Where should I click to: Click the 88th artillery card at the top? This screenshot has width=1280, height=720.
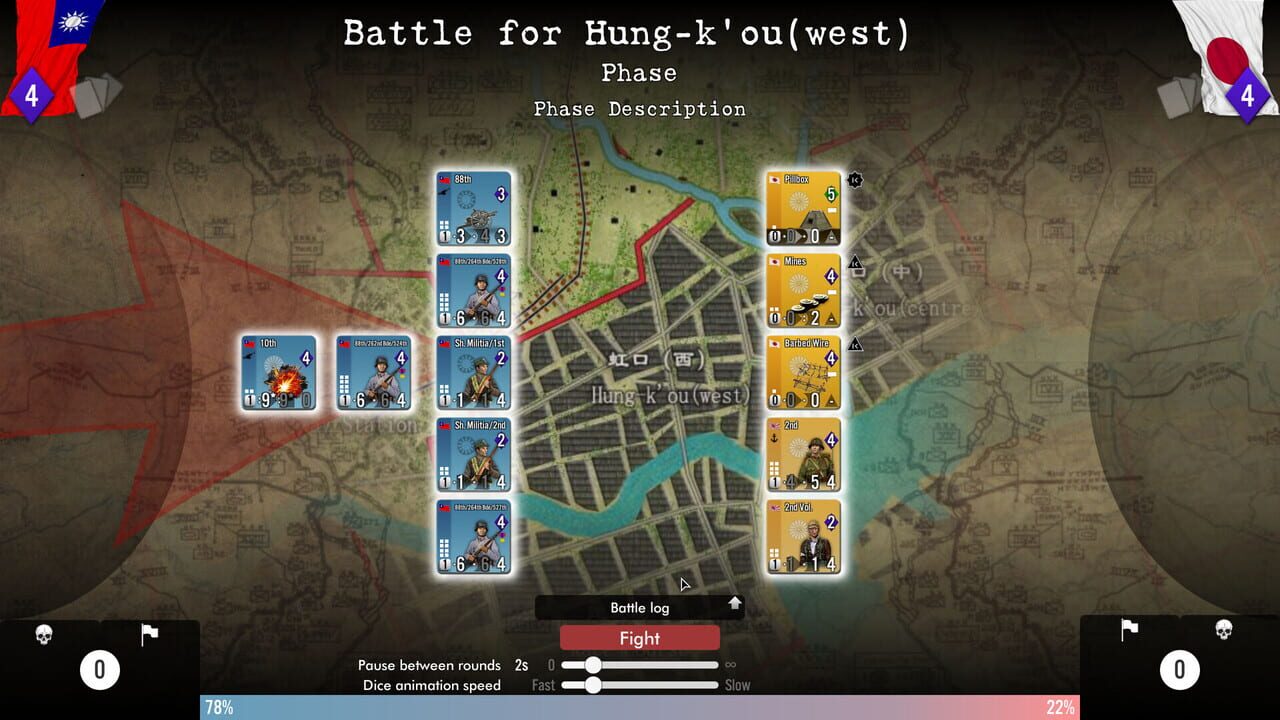tap(472, 205)
